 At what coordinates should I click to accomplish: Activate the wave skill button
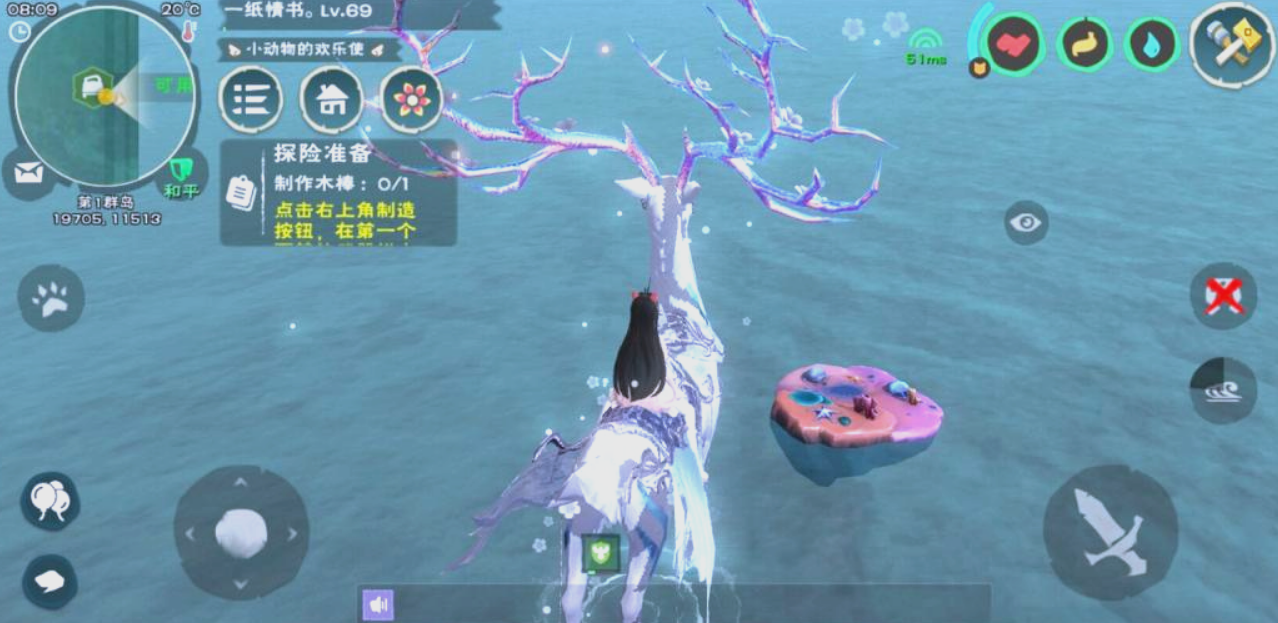(x=1223, y=389)
